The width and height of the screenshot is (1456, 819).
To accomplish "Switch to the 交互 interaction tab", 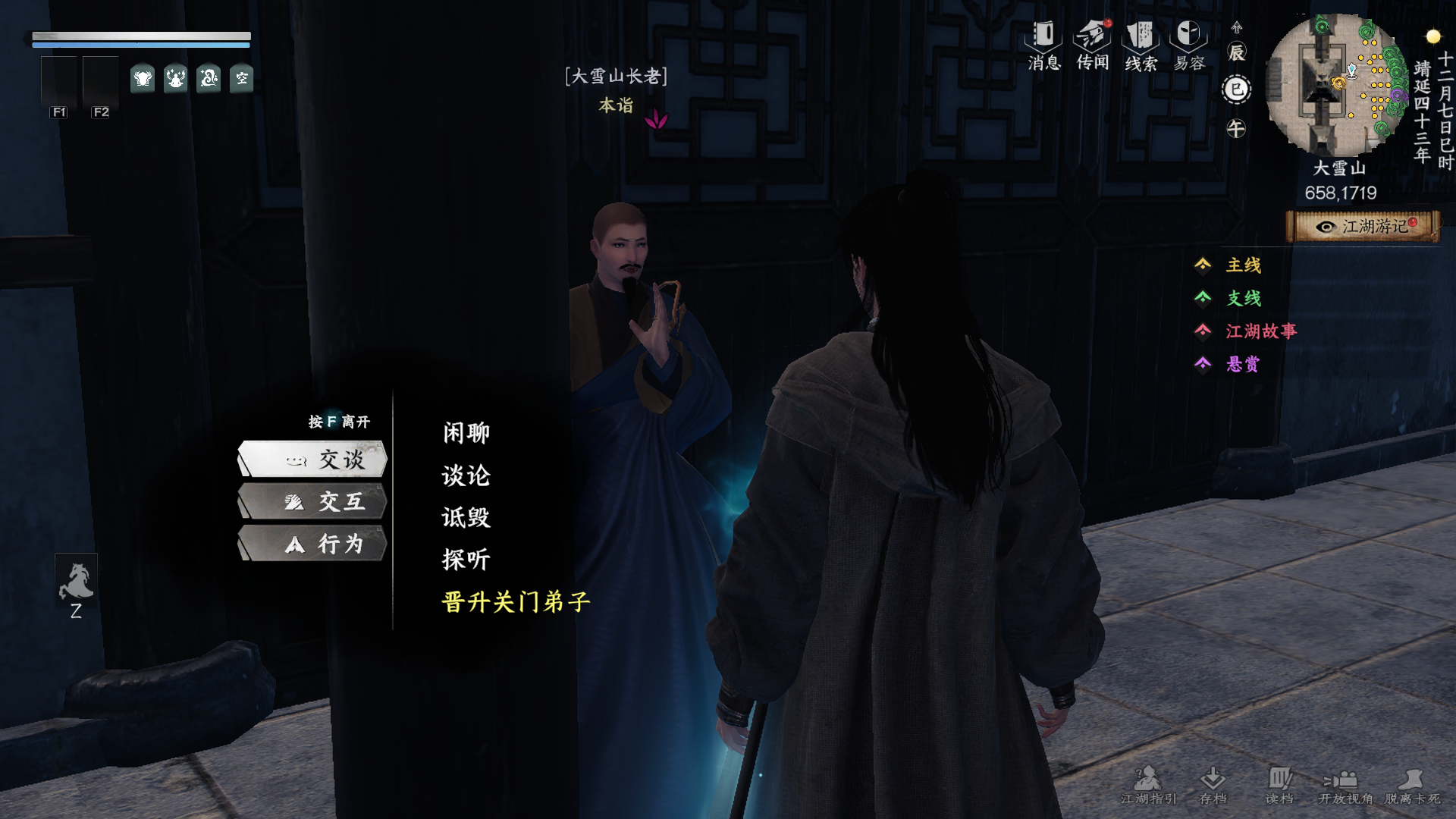I will [313, 501].
